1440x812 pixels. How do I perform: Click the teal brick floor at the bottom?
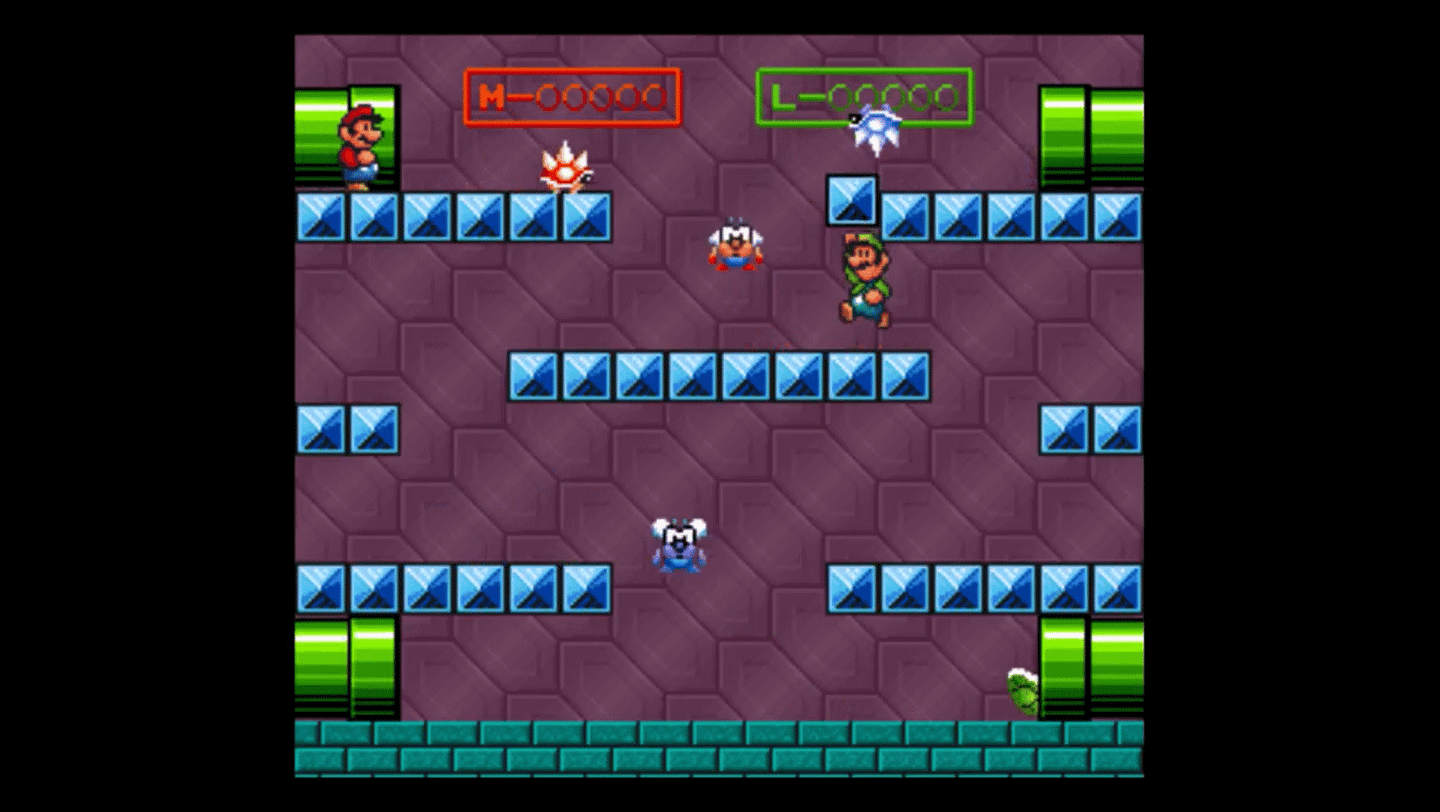tap(720, 745)
